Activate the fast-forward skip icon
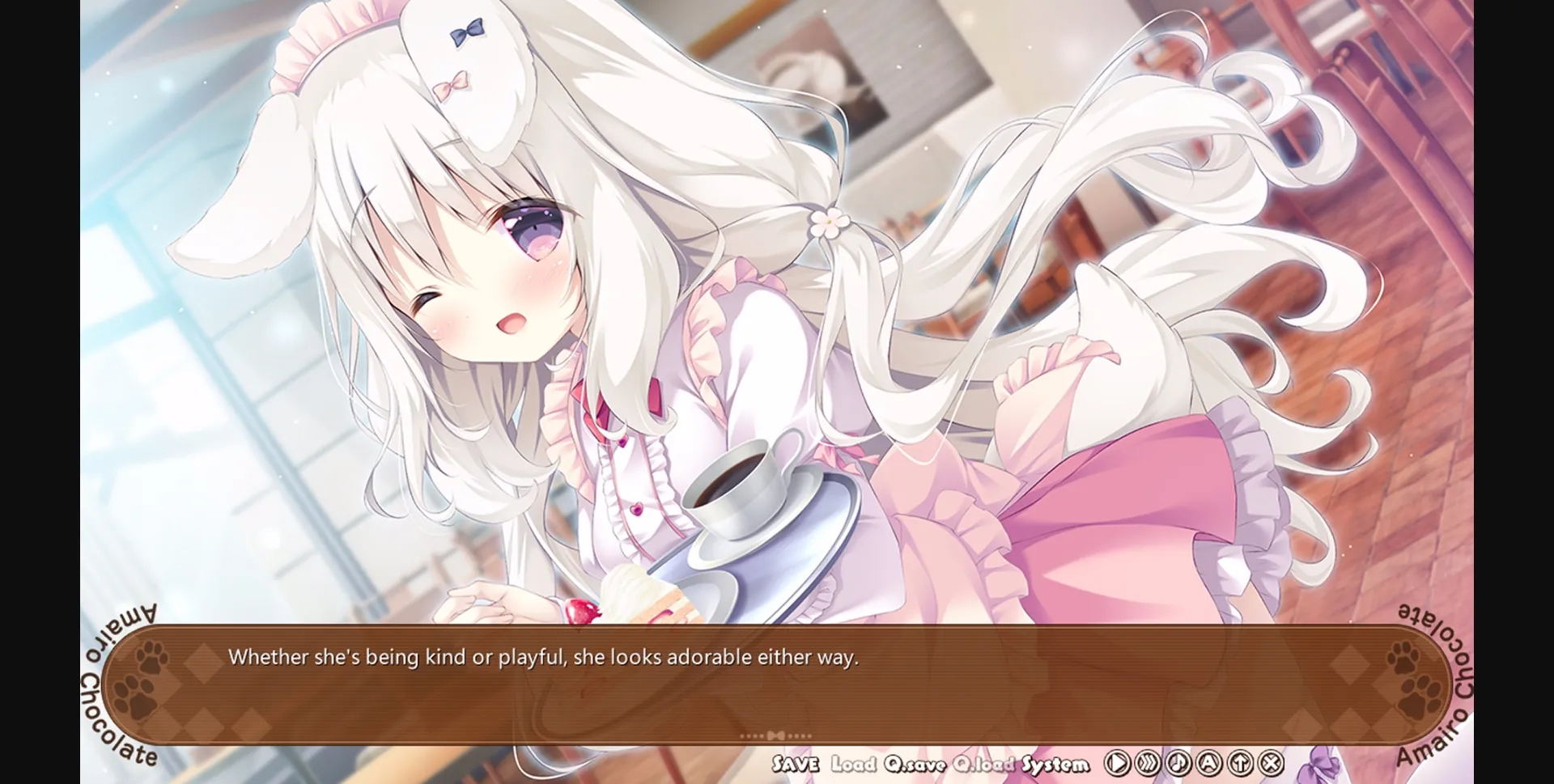The image size is (1554, 784). (1147, 762)
